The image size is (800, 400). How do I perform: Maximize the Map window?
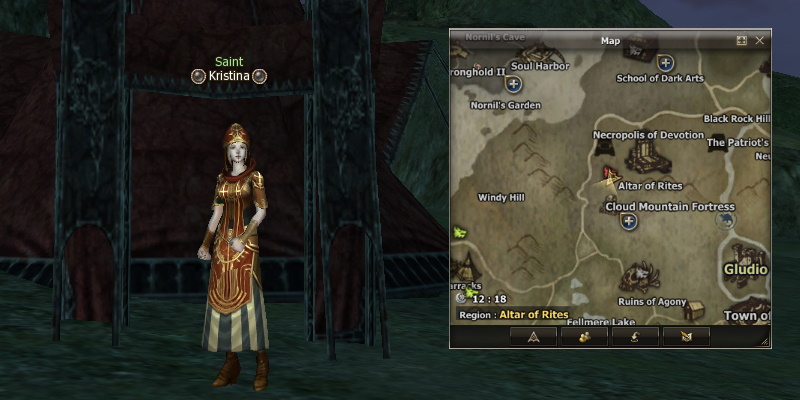(742, 41)
